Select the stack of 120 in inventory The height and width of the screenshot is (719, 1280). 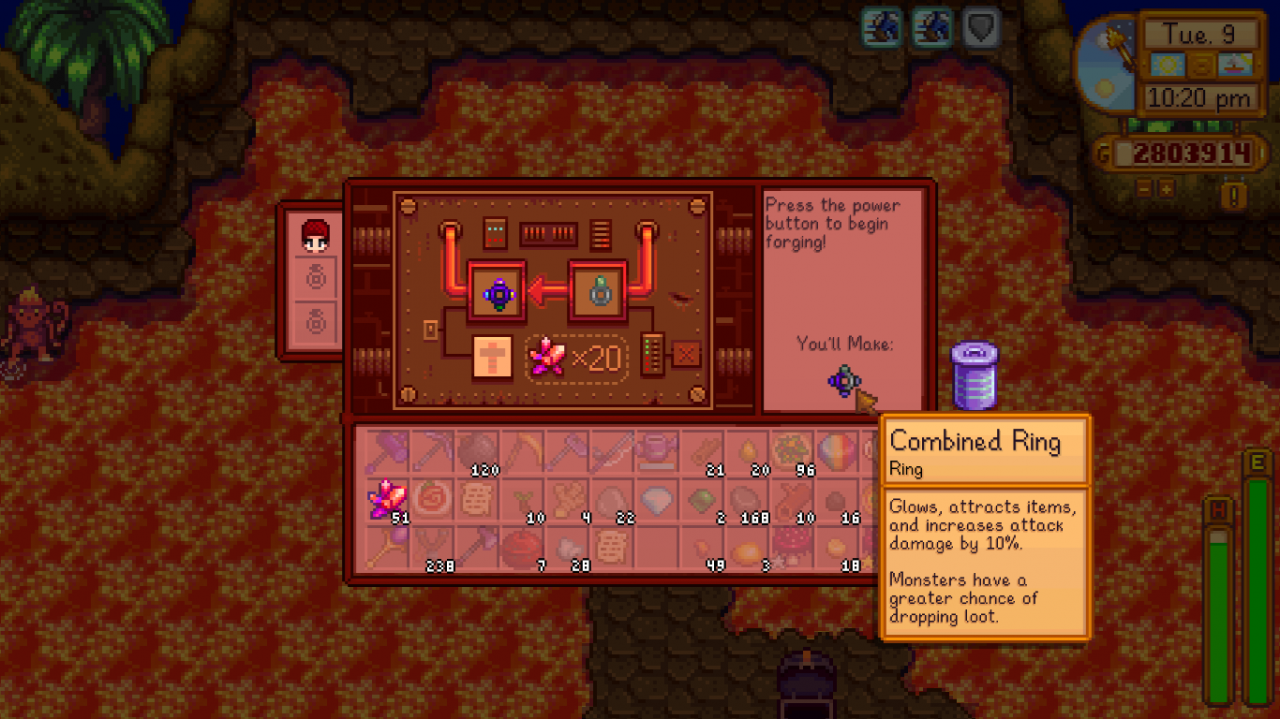[477, 452]
